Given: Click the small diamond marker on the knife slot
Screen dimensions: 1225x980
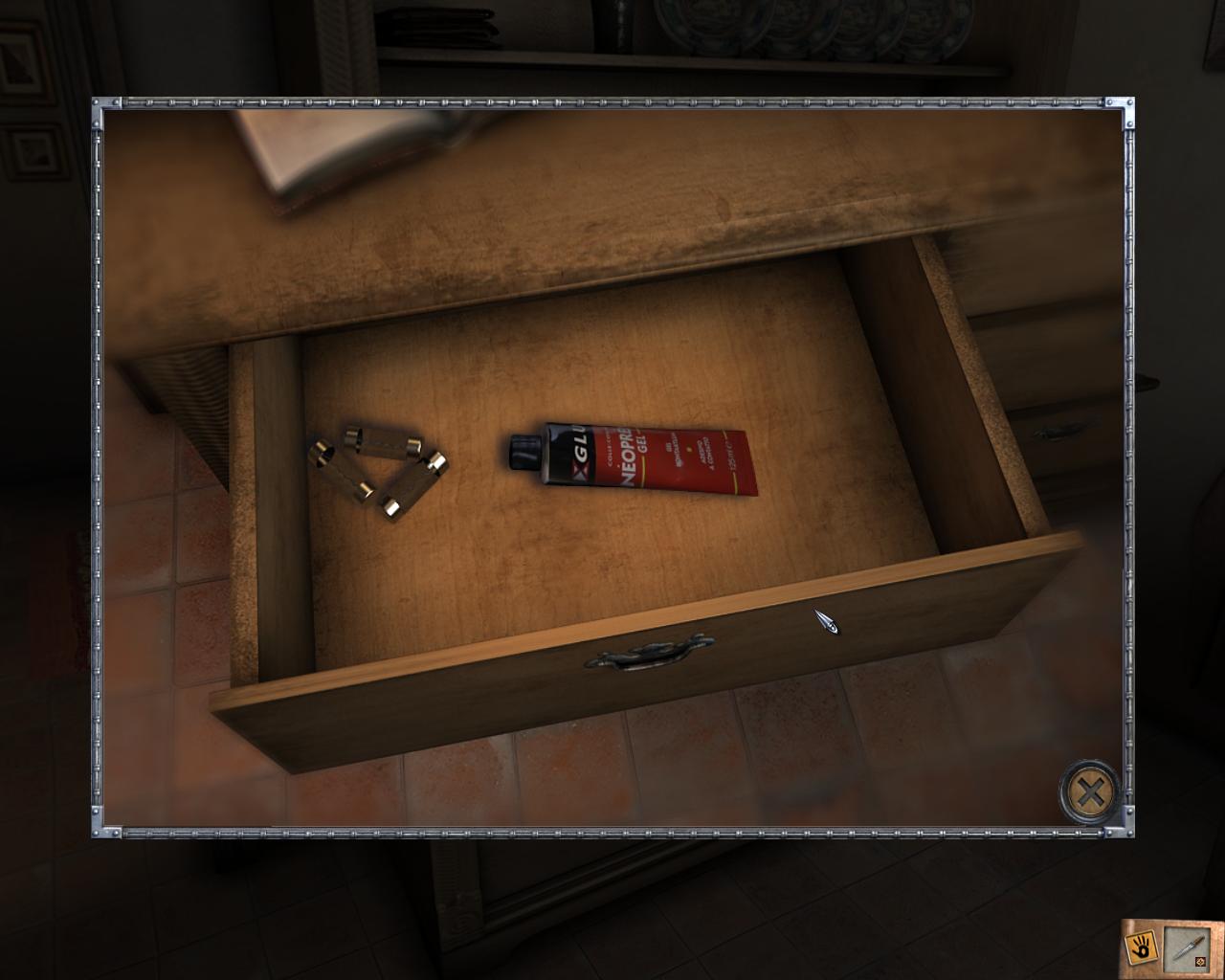Looking at the screenshot, I should (1200, 961).
